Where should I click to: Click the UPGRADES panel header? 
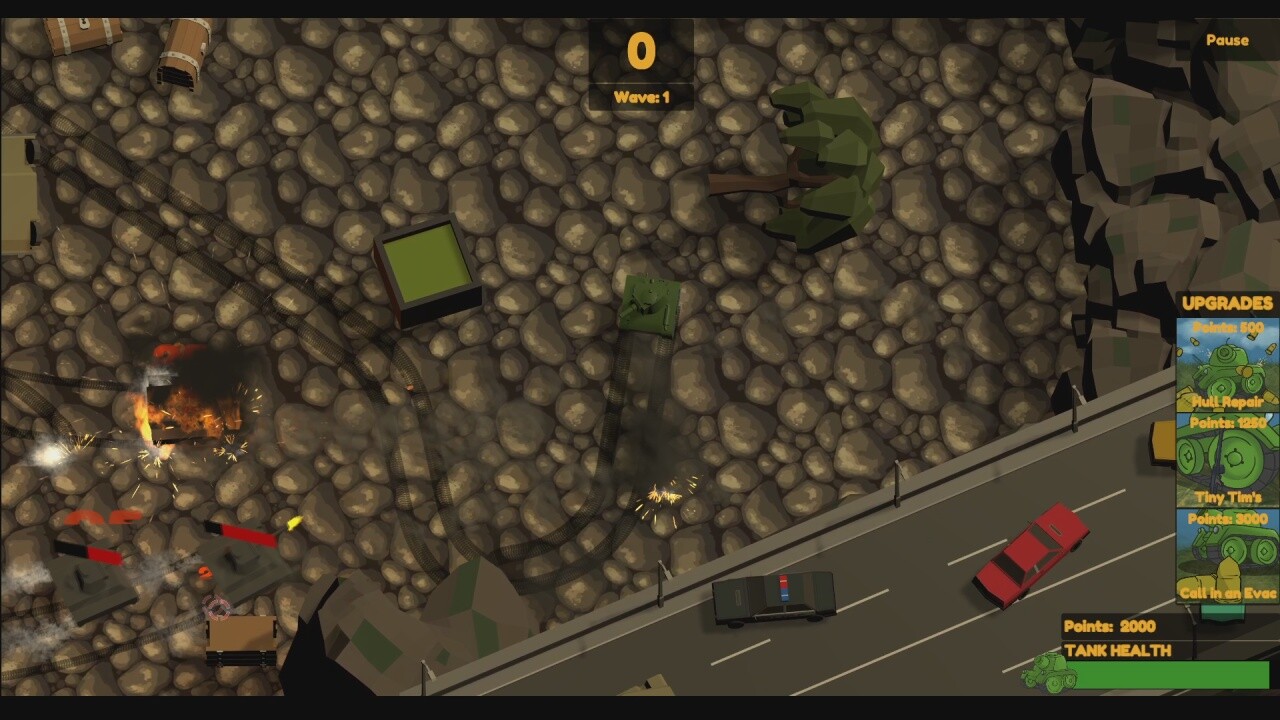click(1225, 302)
